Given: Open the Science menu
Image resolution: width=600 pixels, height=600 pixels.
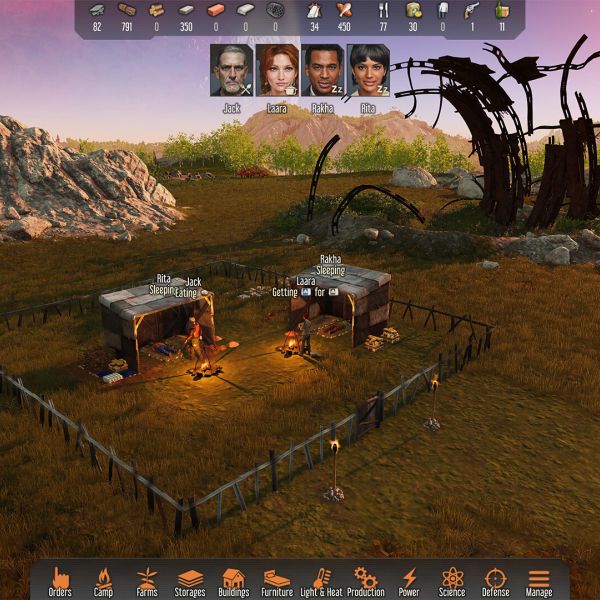Looking at the screenshot, I should [x=452, y=580].
